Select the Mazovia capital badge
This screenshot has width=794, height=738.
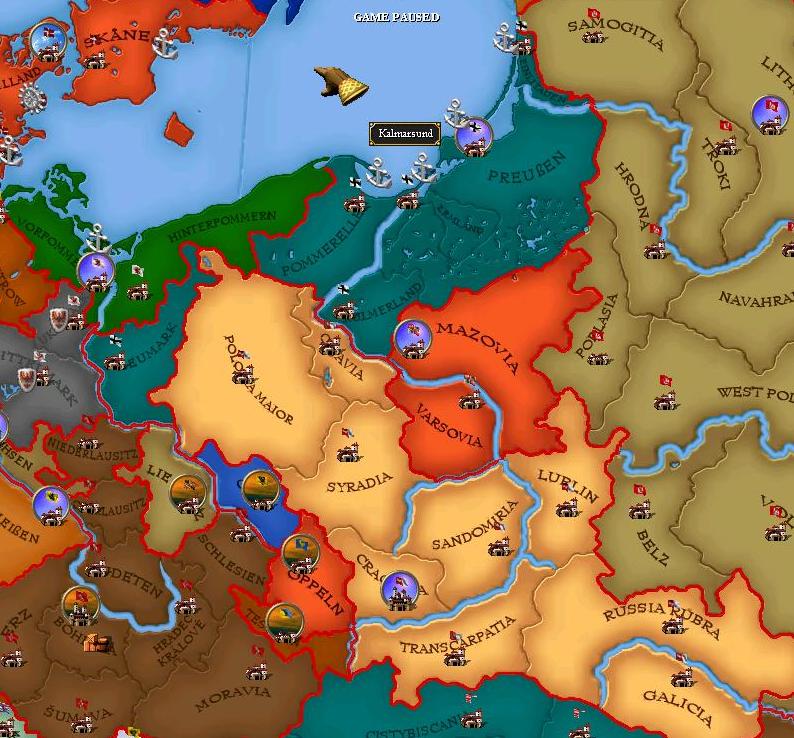tap(413, 339)
